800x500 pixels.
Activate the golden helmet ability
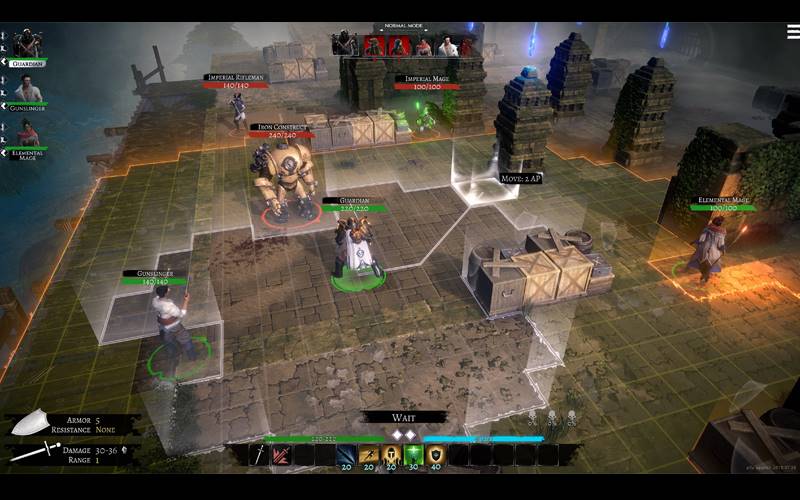(x=391, y=455)
